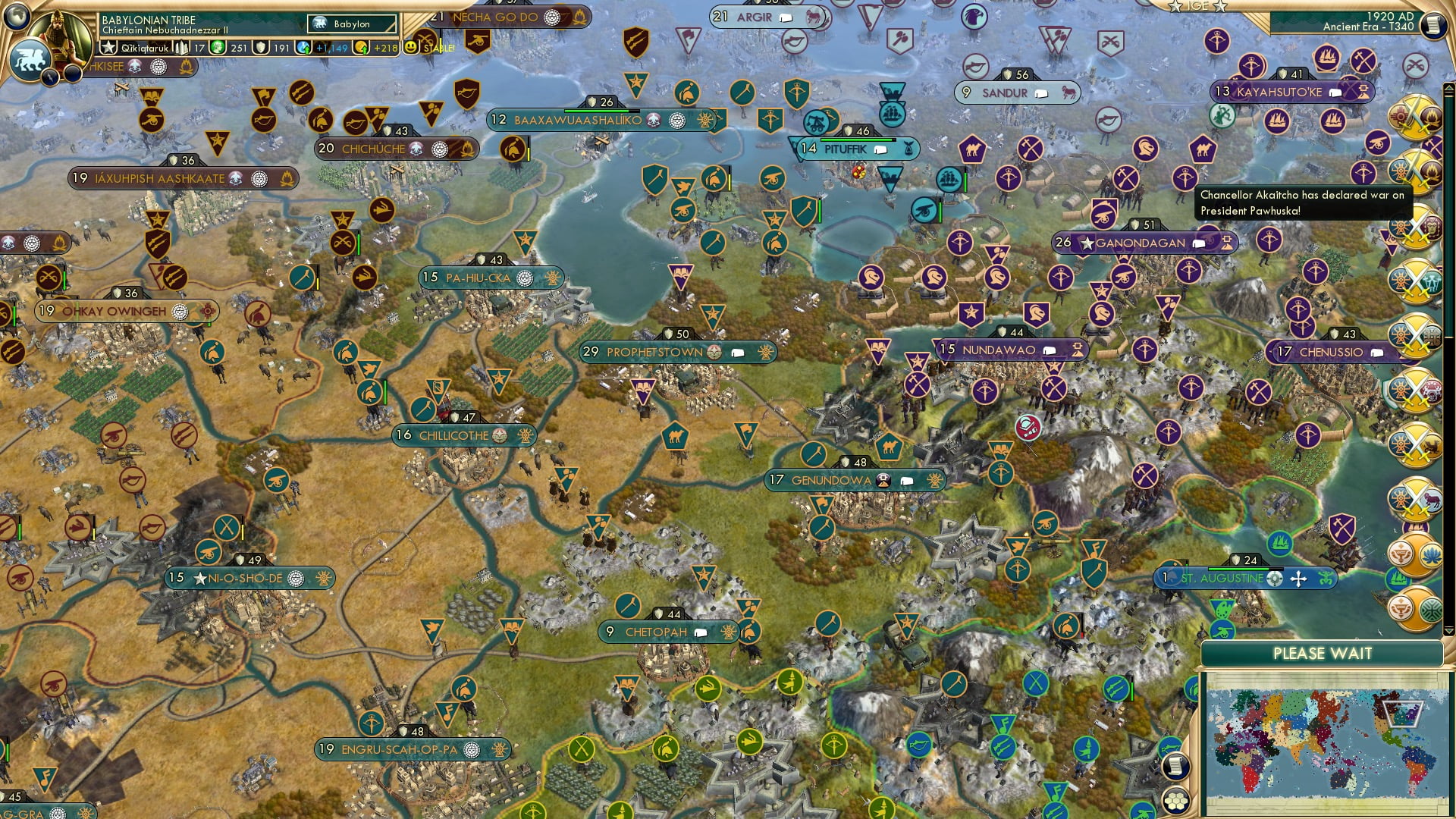Image resolution: width=1456 pixels, height=819 pixels.
Task: Click the religion icon on Chillicothe's city banner
Action: pos(498,436)
